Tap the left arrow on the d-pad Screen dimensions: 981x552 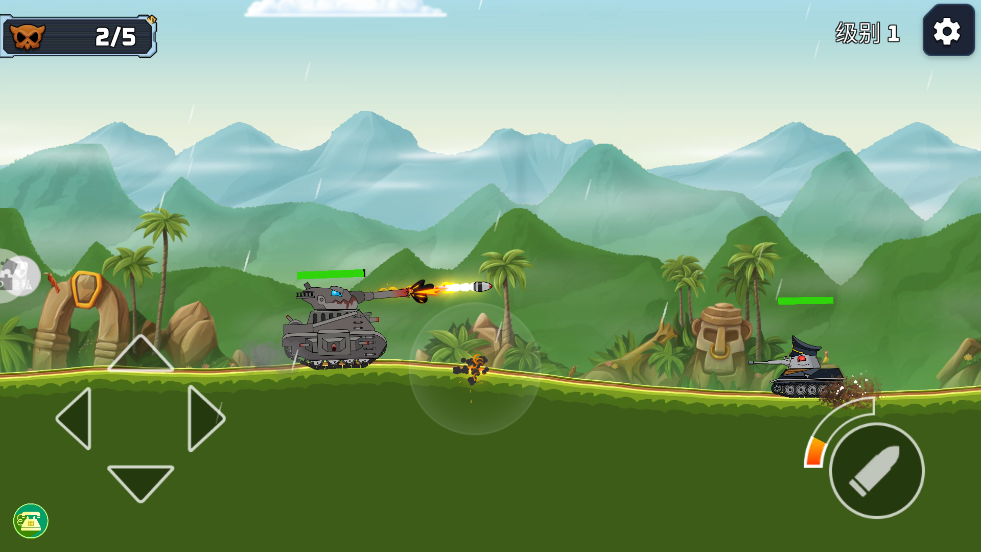[x=75, y=418]
